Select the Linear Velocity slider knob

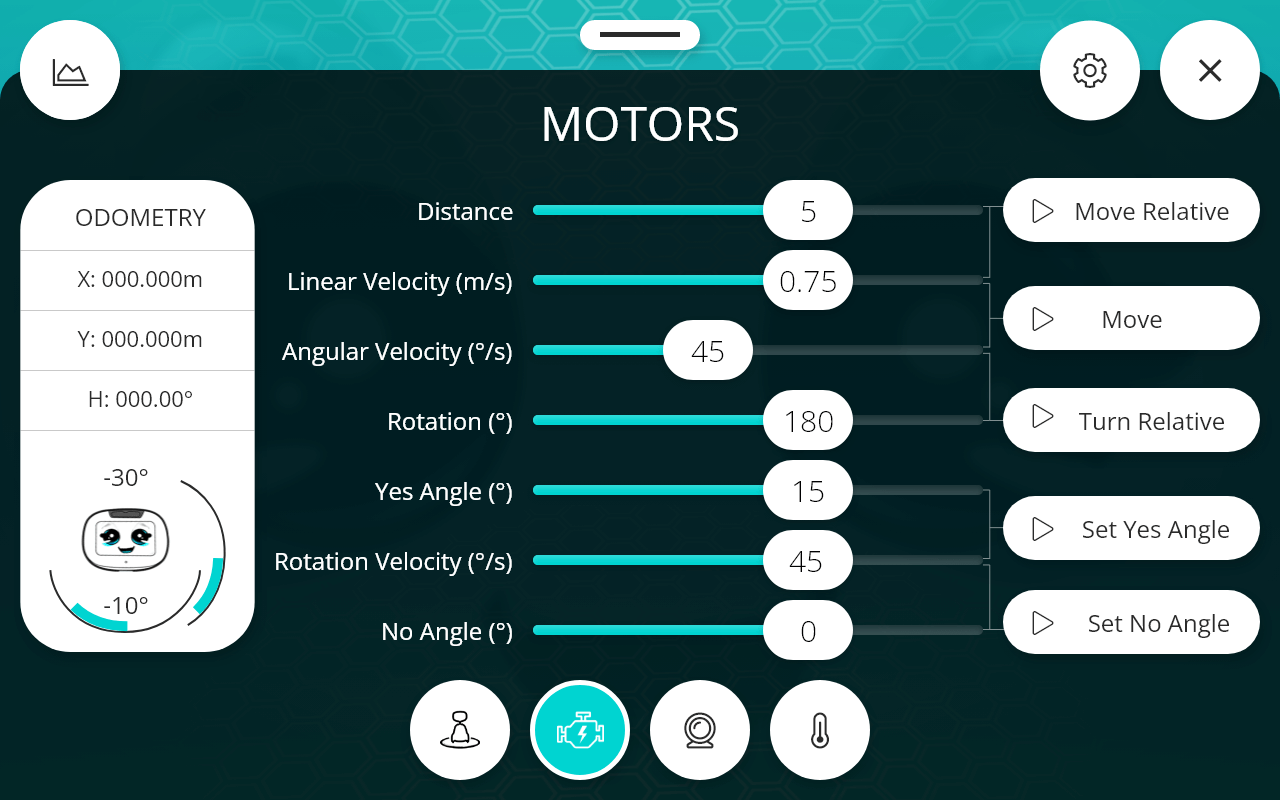point(808,281)
